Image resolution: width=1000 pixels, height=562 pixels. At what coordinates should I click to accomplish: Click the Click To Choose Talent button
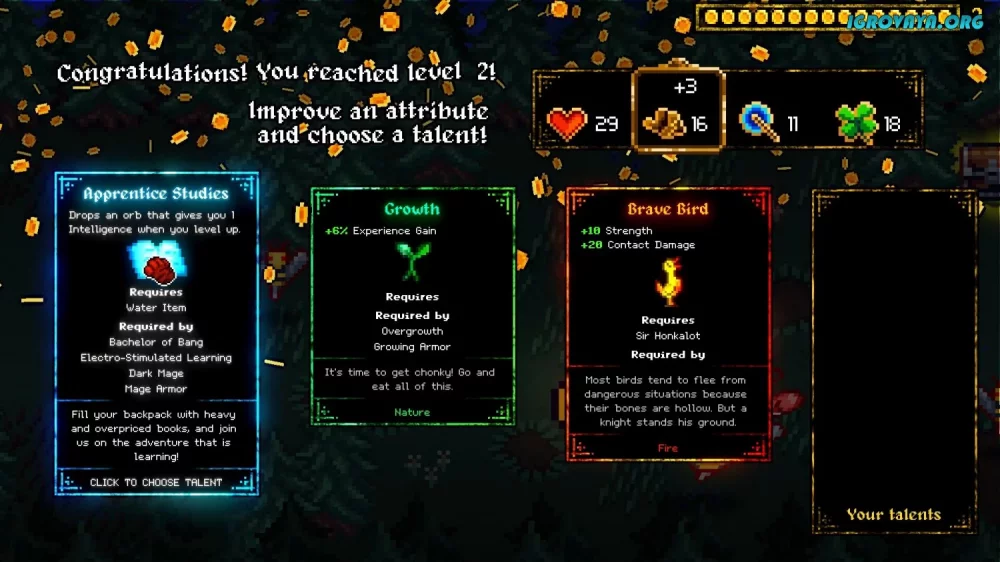tap(156, 482)
